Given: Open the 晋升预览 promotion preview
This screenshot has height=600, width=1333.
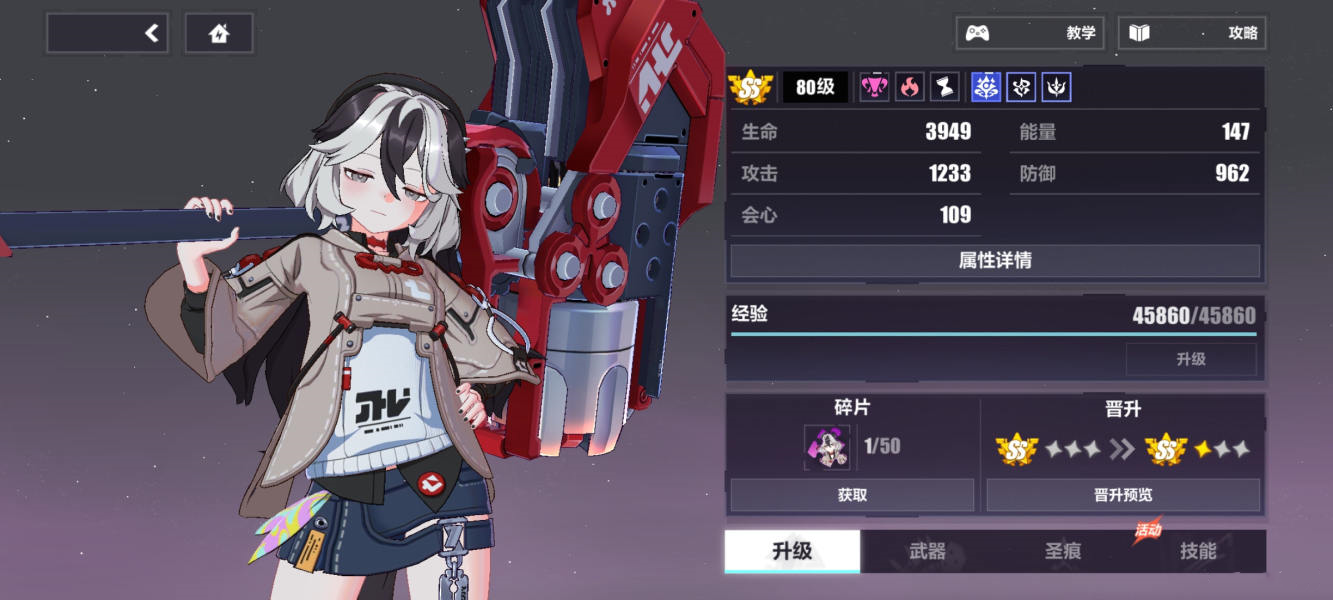Looking at the screenshot, I should pos(1123,495).
